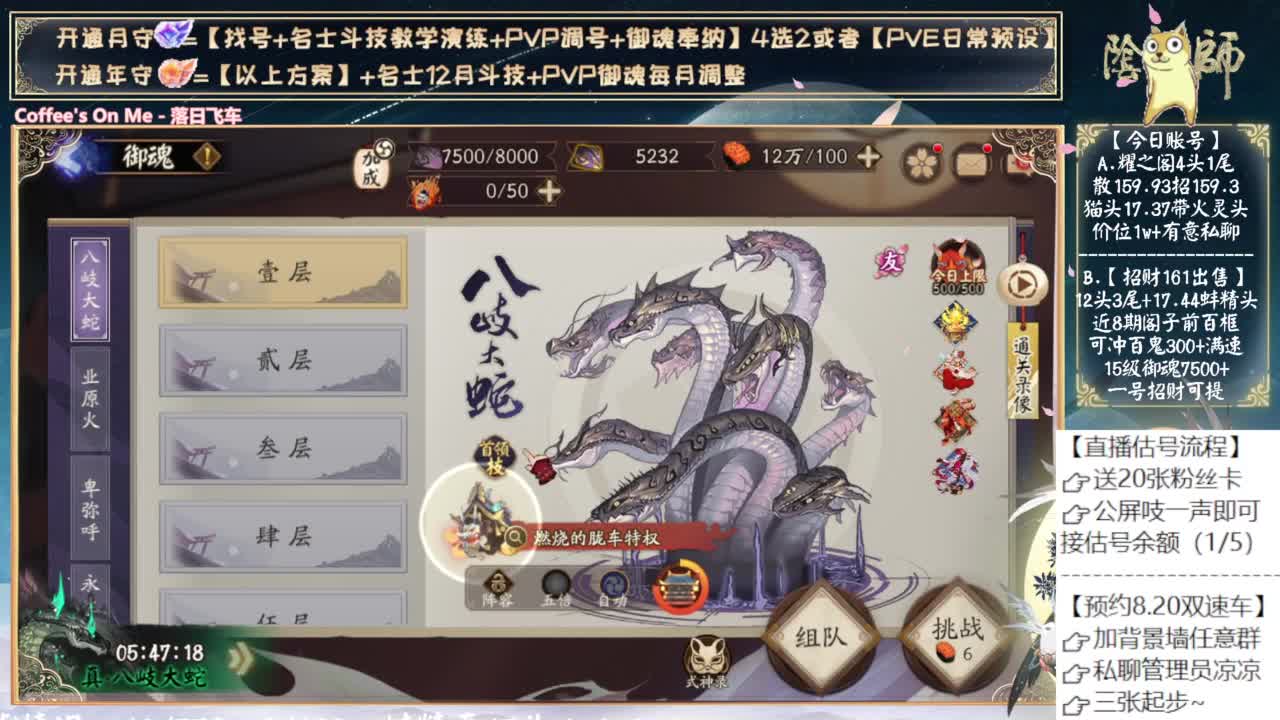Toggle the 五倍 multiplier orb
Image resolution: width=1280 pixels, height=720 pixels.
click(553, 581)
